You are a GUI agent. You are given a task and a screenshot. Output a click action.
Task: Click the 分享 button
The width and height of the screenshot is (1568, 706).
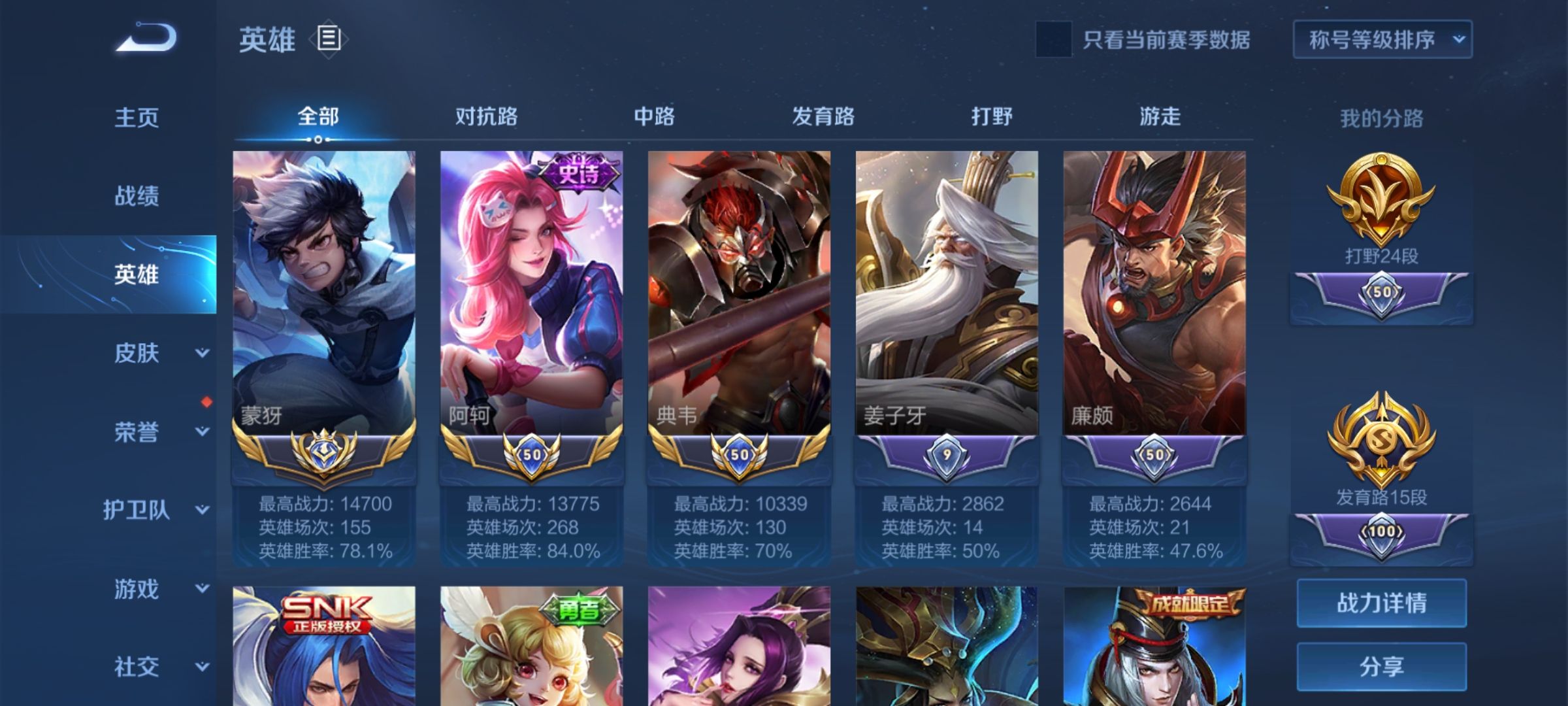point(1381,667)
